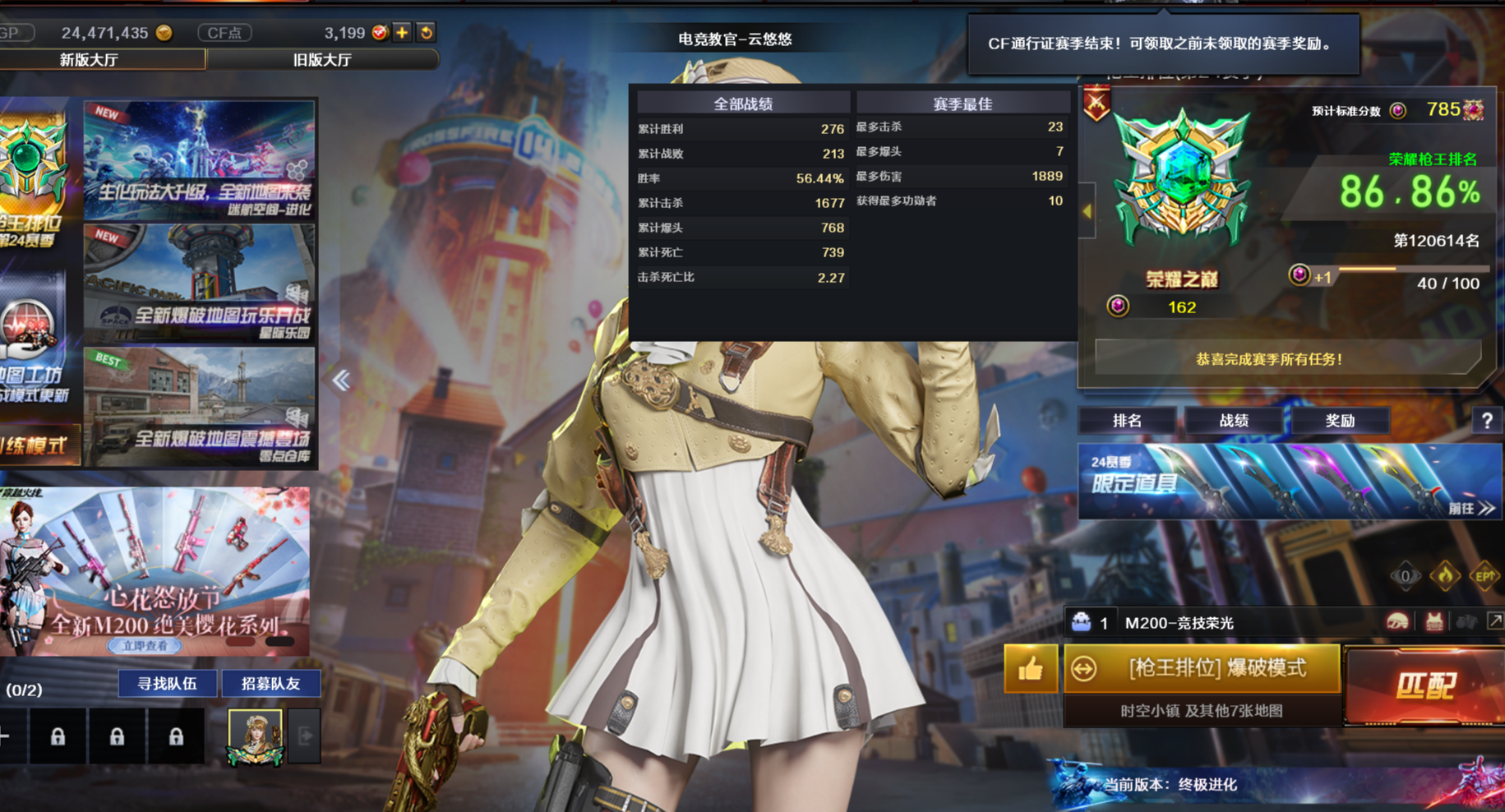Open the 战绩 record tab

(x=1233, y=421)
